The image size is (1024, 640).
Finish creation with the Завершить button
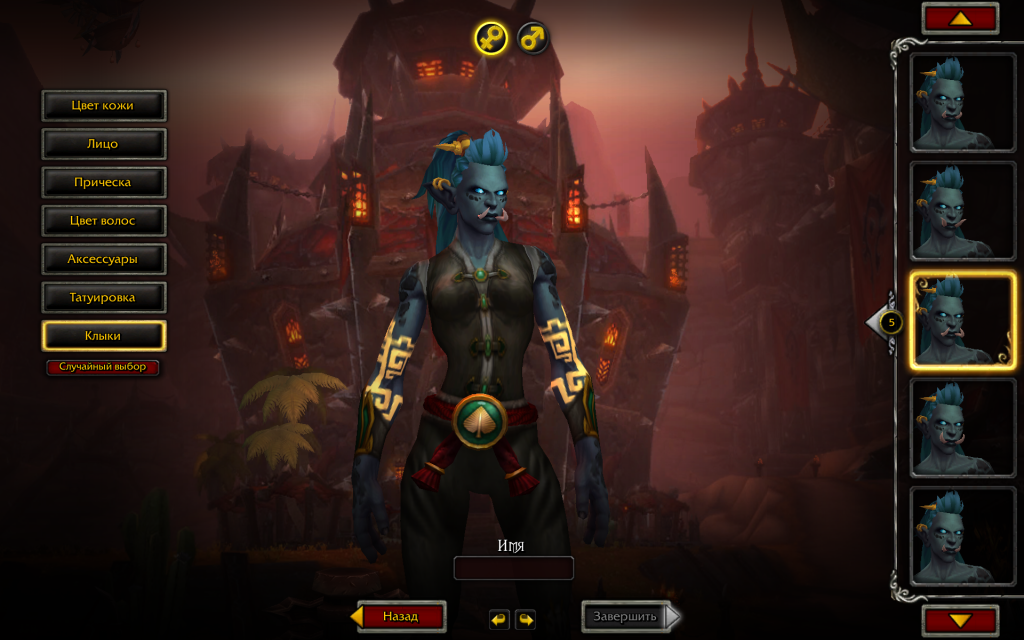(x=626, y=616)
